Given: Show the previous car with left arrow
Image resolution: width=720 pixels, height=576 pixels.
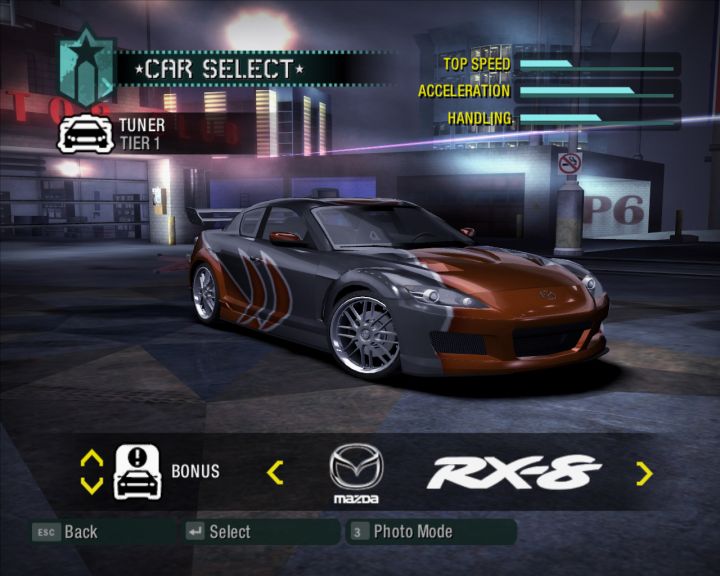Looking at the screenshot, I should pos(275,472).
